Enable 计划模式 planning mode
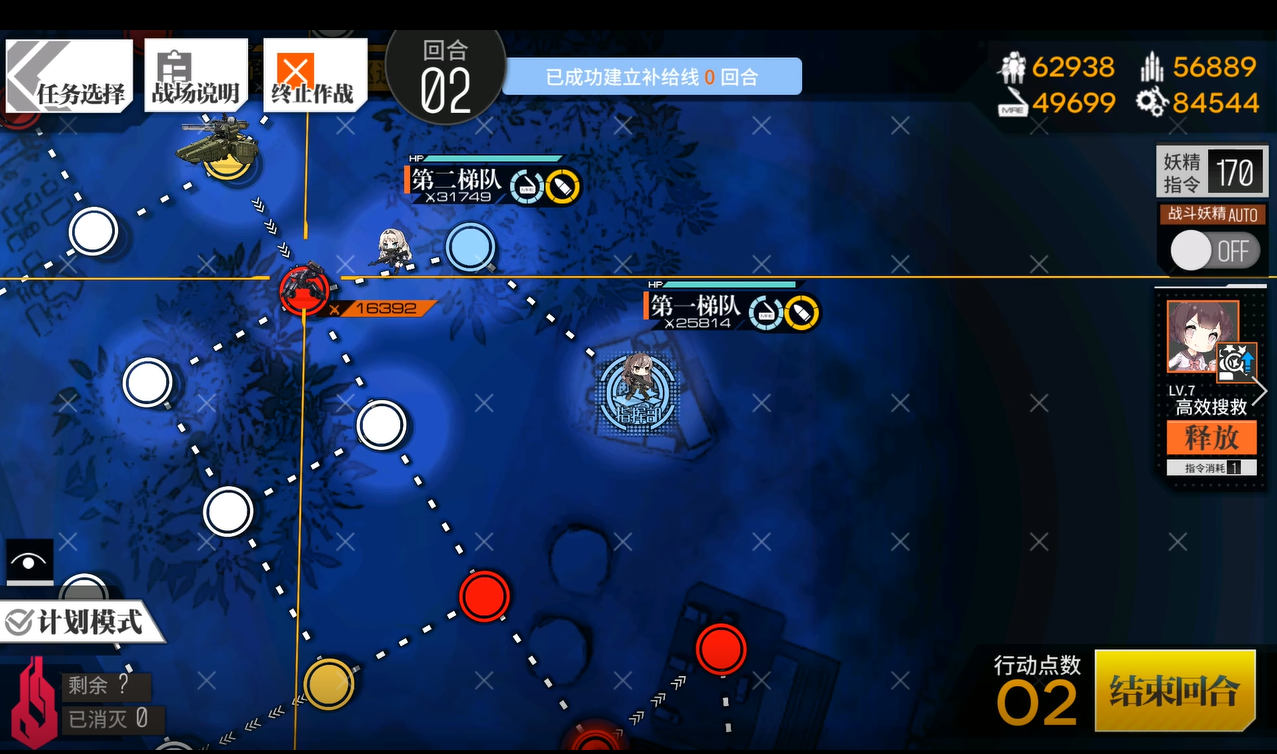Image resolution: width=1277 pixels, height=754 pixels. coord(82,622)
